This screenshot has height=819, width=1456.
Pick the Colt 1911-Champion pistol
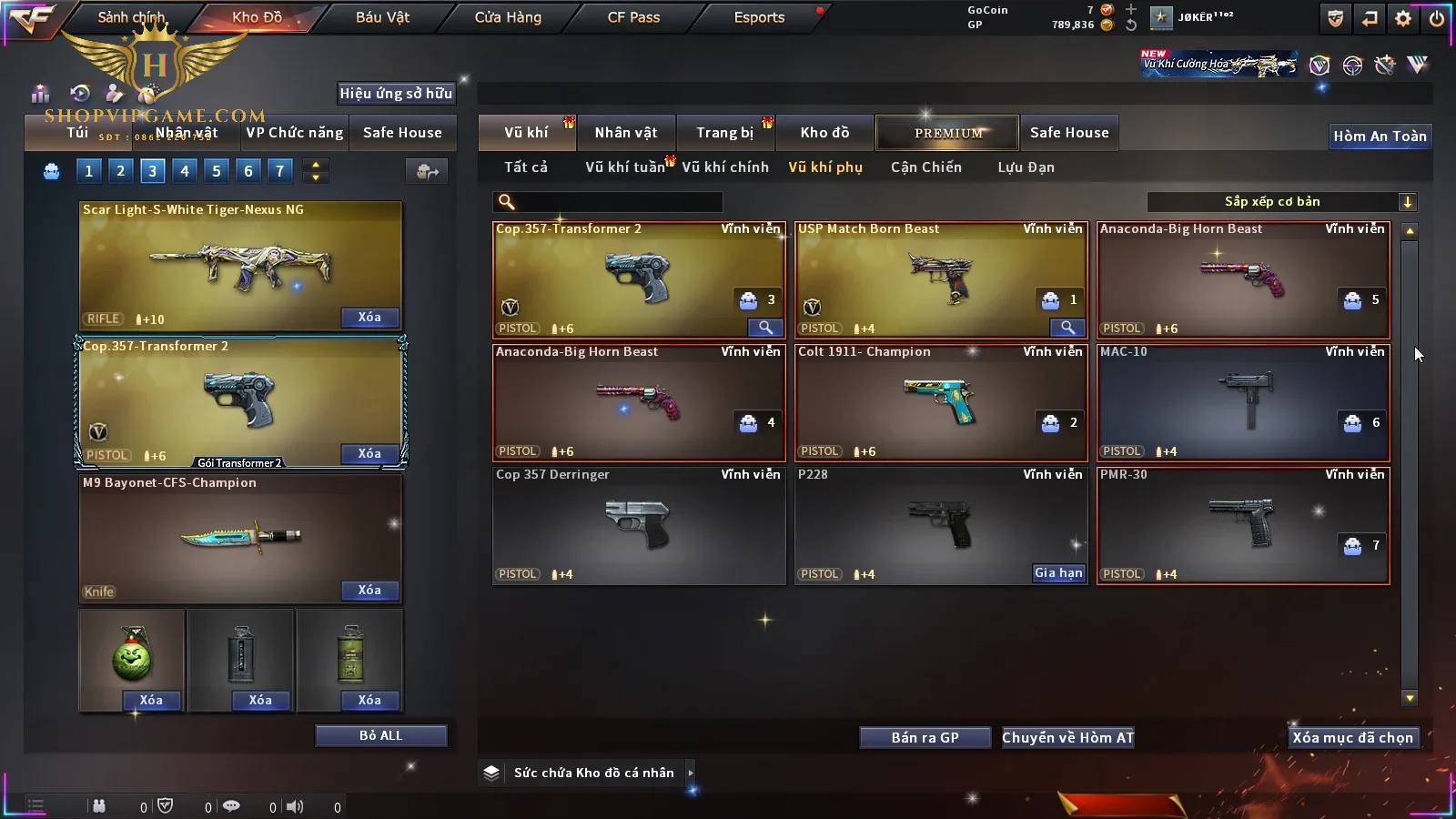940,402
